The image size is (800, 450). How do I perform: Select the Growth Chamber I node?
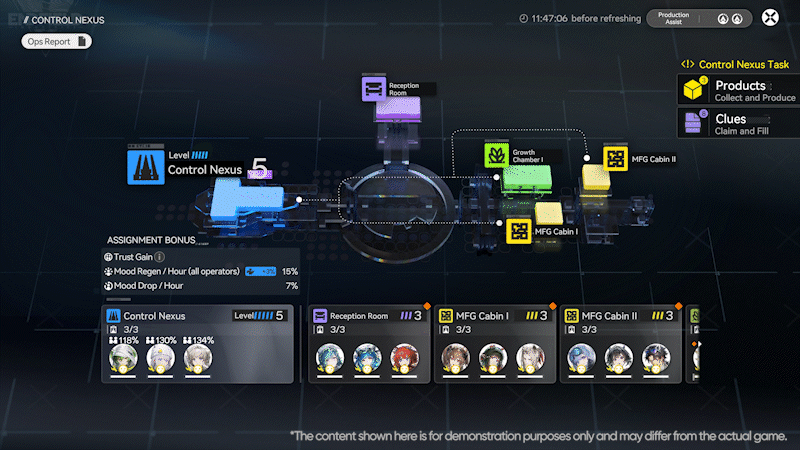pos(497,155)
